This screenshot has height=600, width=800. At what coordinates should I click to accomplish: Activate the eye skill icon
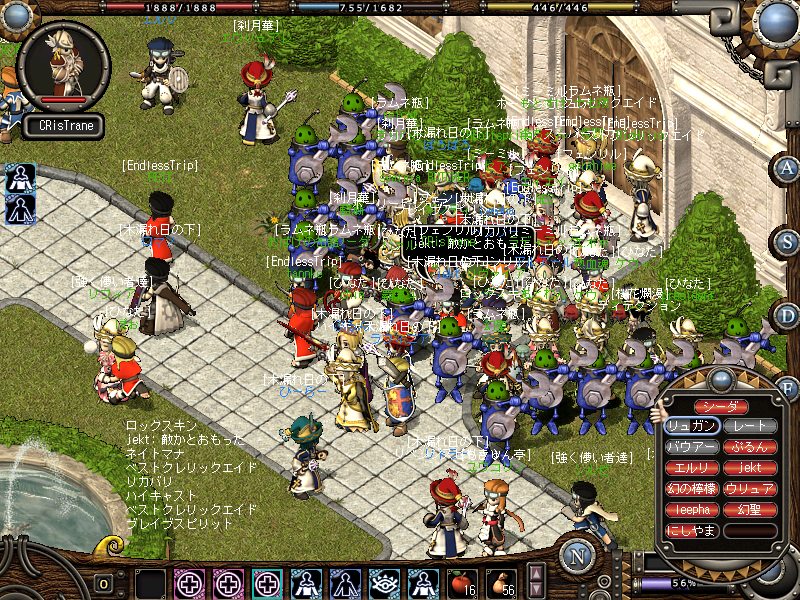tap(384, 583)
